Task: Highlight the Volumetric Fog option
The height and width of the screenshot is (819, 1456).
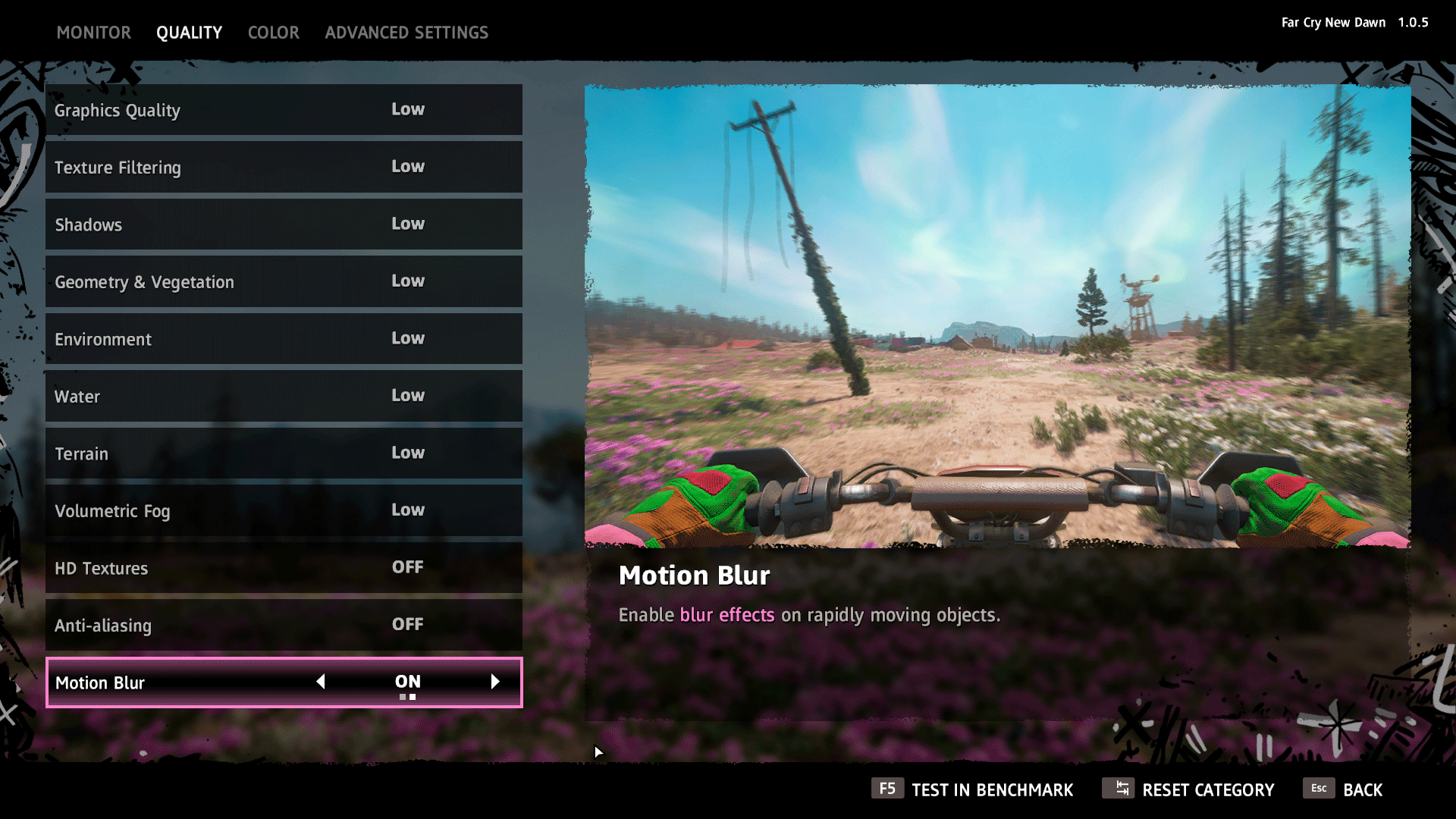Action: click(284, 510)
